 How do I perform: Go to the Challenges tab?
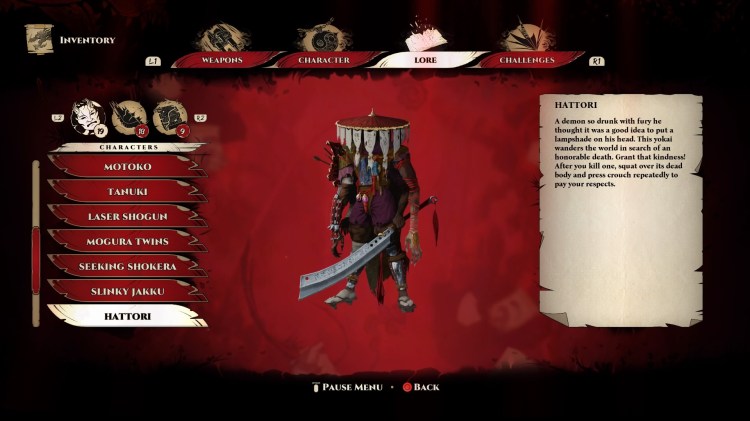528,60
